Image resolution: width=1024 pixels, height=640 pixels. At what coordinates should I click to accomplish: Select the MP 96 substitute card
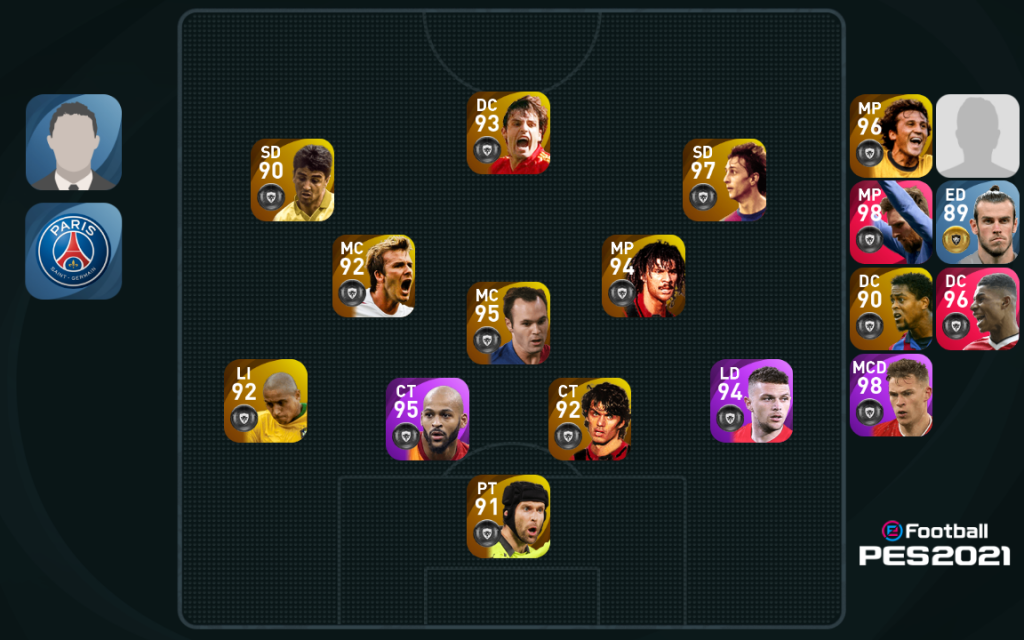click(891, 136)
